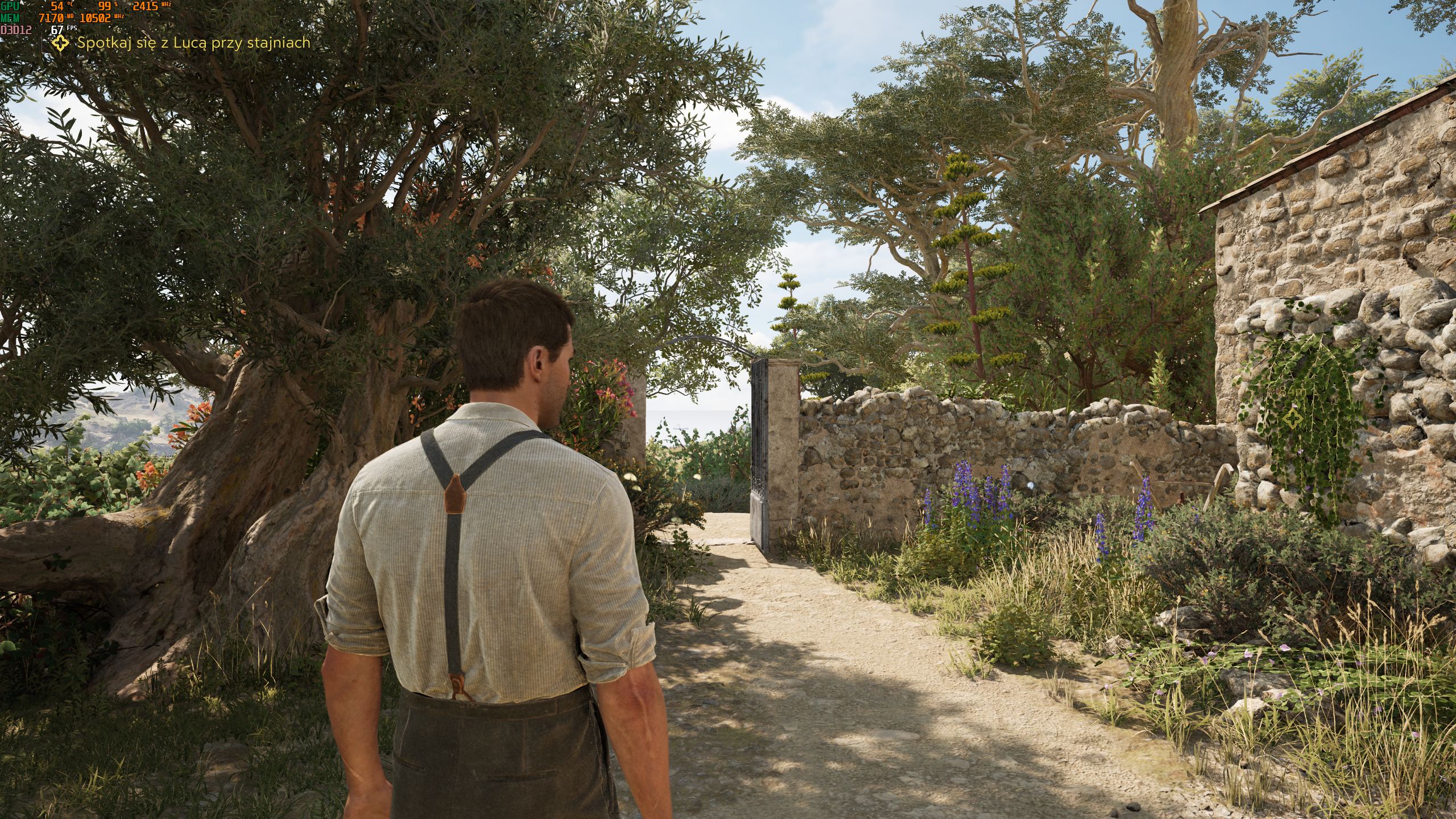Select the "Spotkaj się z Lucą" objective tracker
Viewport: 1456px width, 819px height.
point(182,43)
